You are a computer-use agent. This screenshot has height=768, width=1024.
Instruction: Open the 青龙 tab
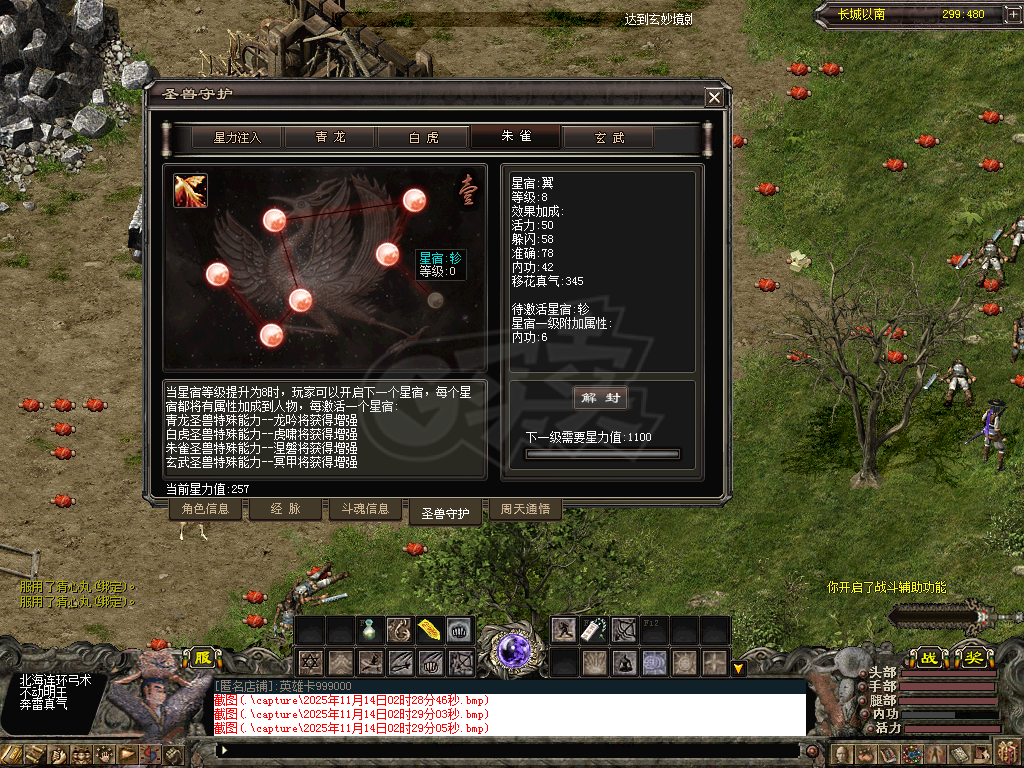pyautogui.click(x=330, y=138)
